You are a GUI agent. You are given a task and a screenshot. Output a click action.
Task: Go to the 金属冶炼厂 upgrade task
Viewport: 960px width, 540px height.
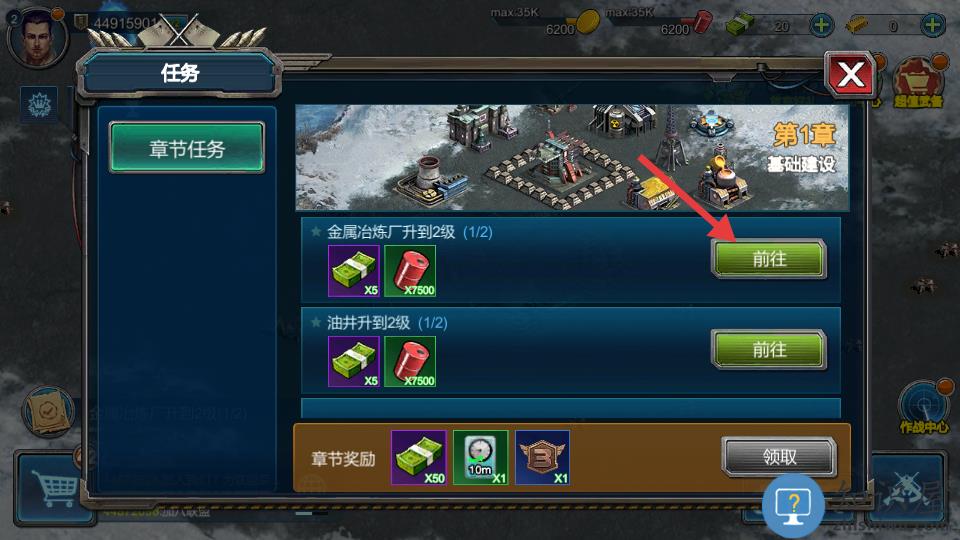768,259
